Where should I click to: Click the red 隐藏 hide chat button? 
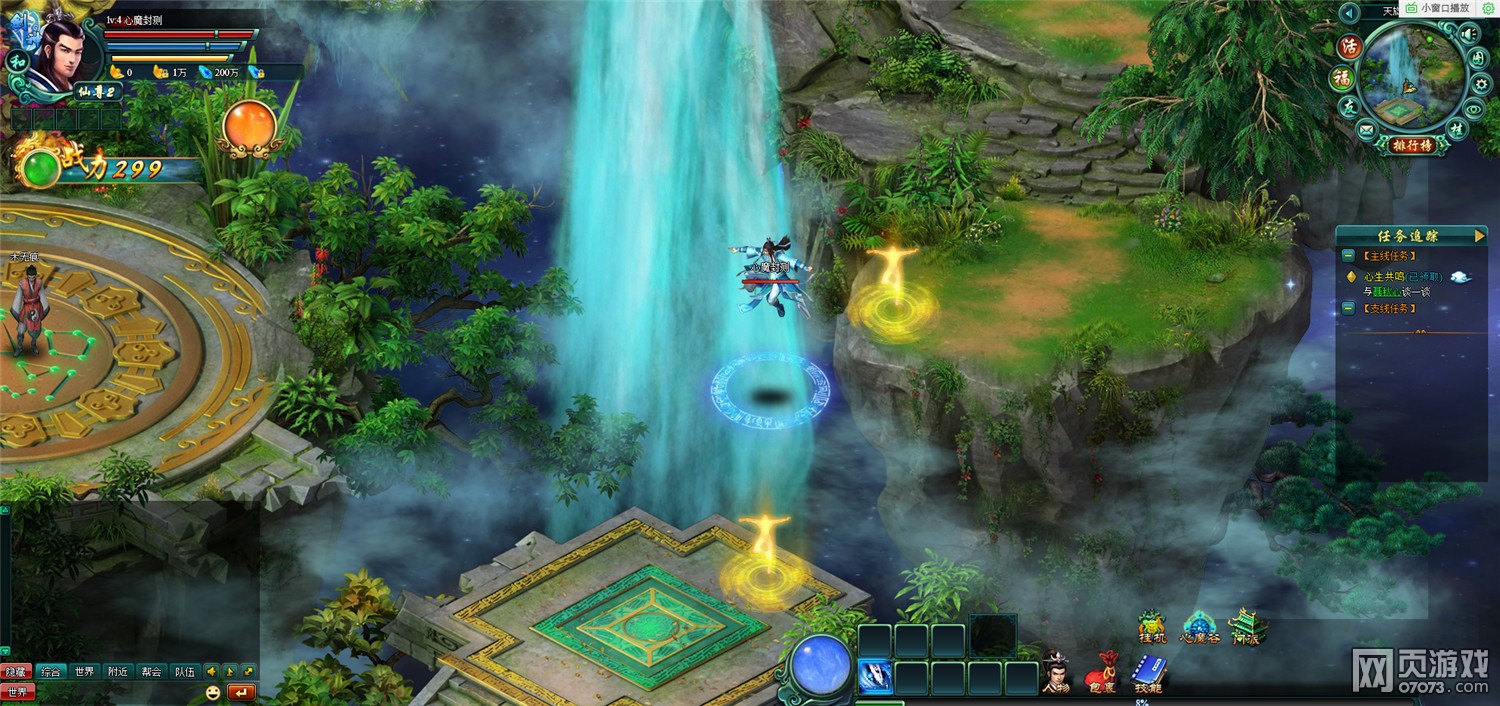point(16,671)
